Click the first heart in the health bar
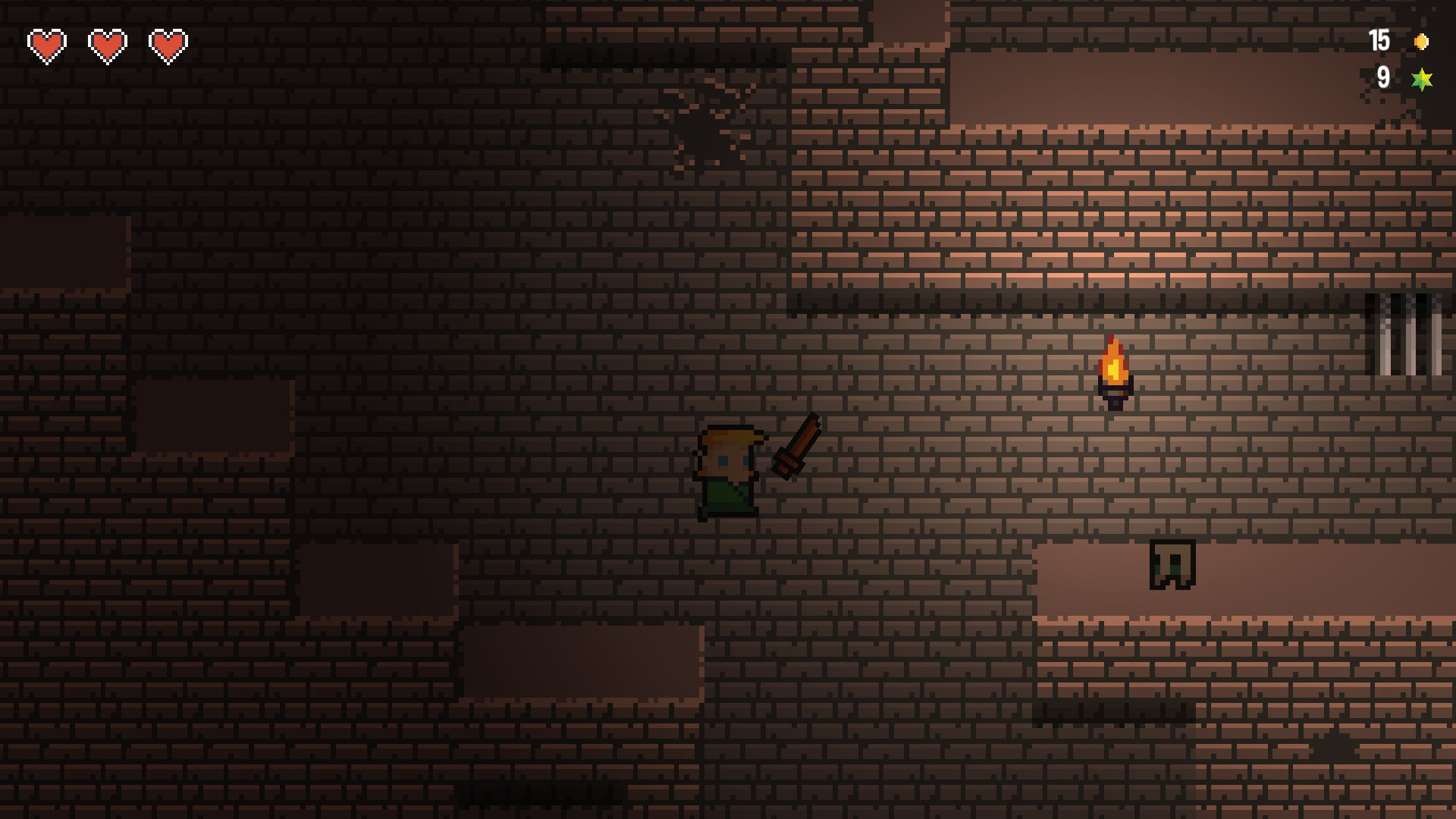Image resolution: width=1456 pixels, height=819 pixels. pos(45,45)
